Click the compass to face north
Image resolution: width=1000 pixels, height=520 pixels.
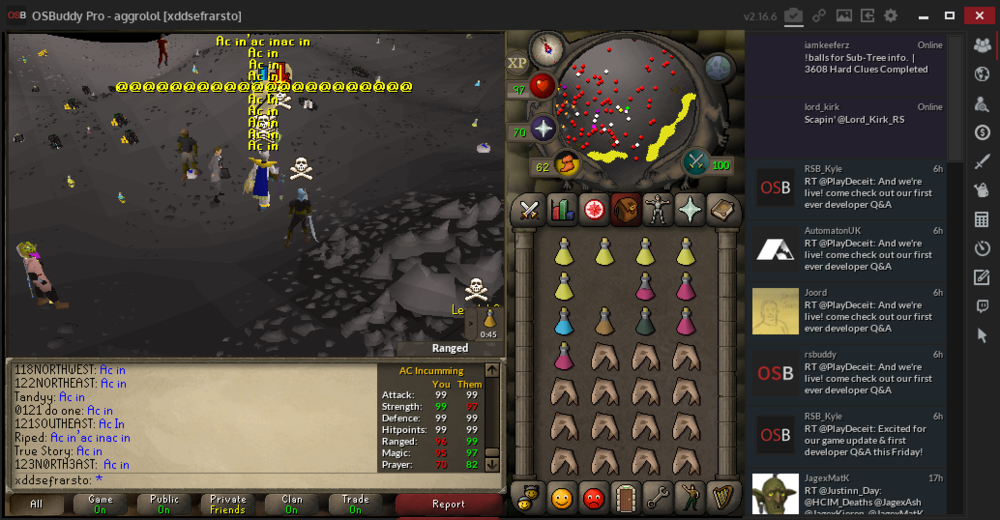click(x=547, y=46)
